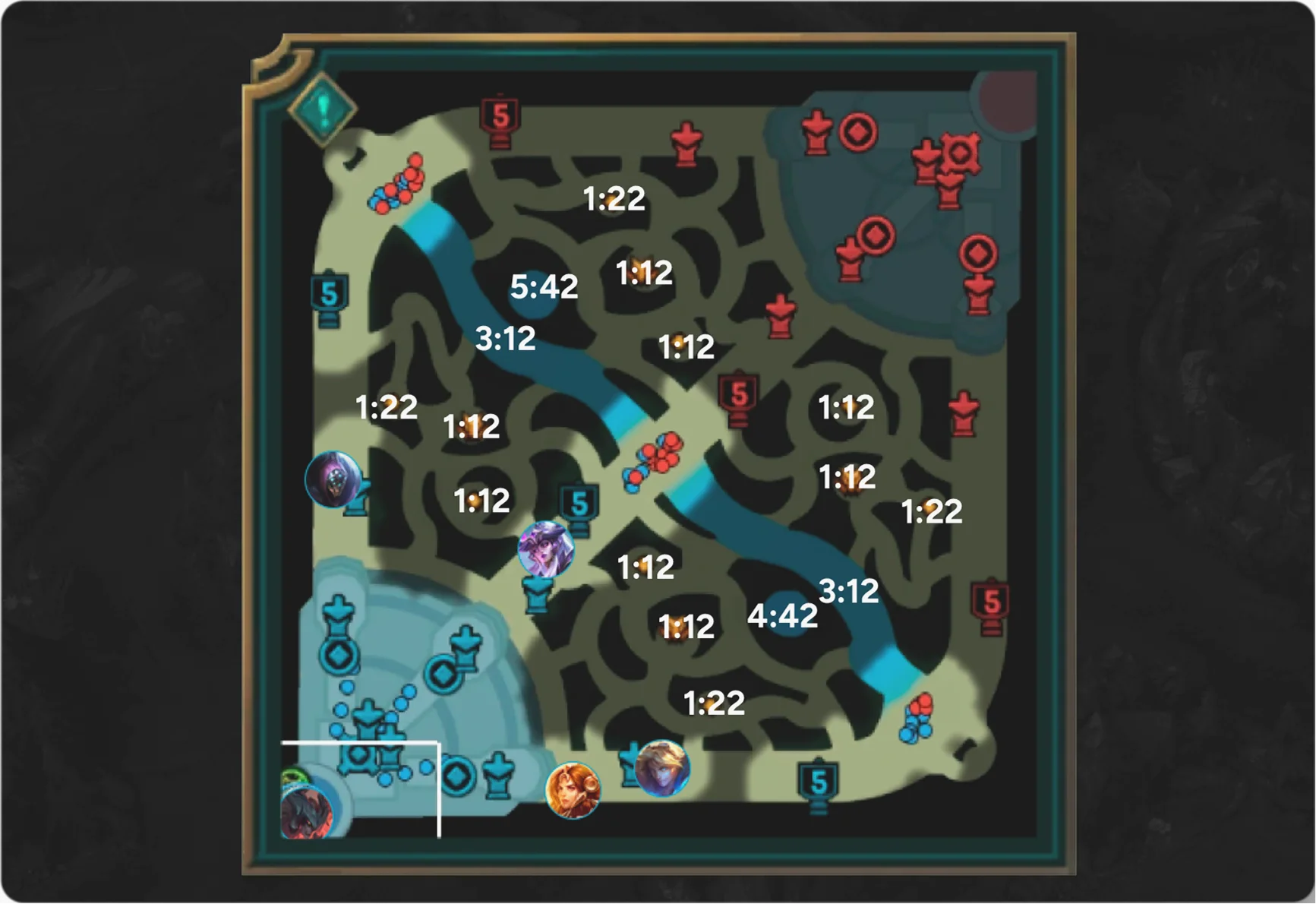Click the 3:12 timer near the top river
The image size is (1316, 904).
(x=506, y=338)
